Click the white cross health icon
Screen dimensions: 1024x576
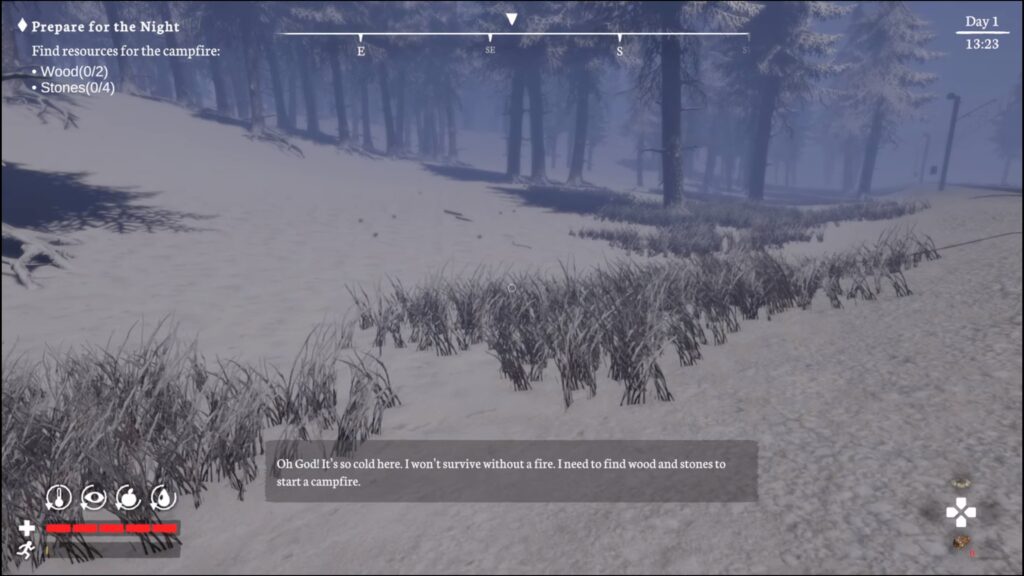pos(27,528)
